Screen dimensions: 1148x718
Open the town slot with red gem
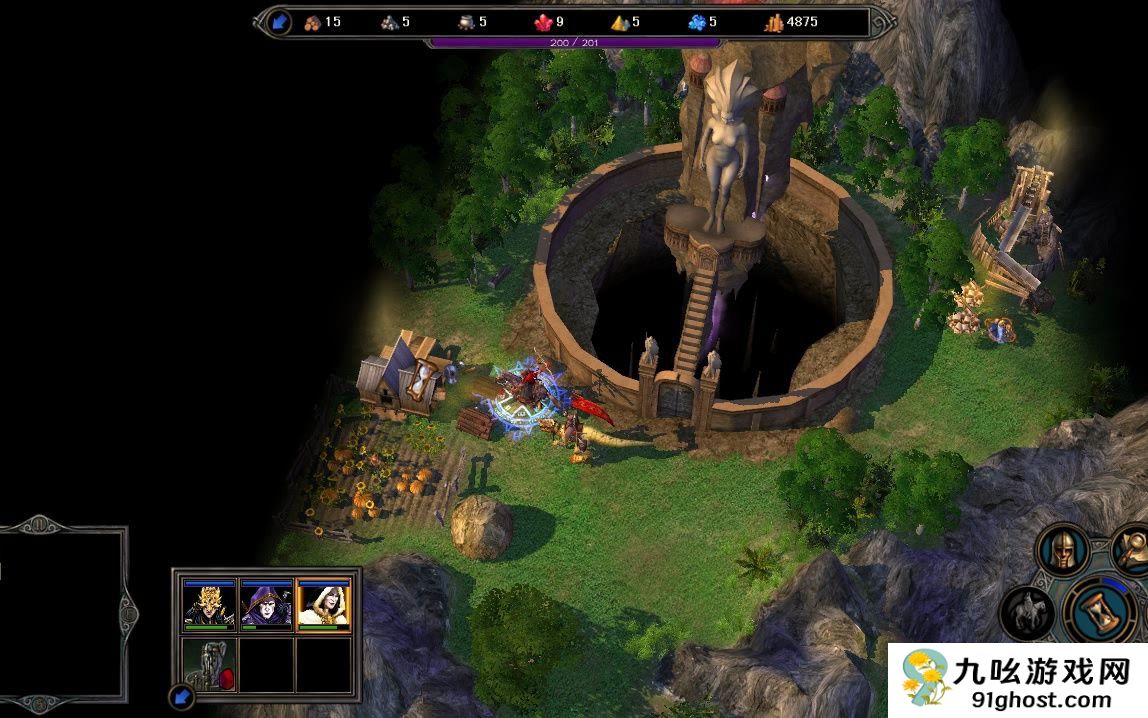tap(210, 664)
